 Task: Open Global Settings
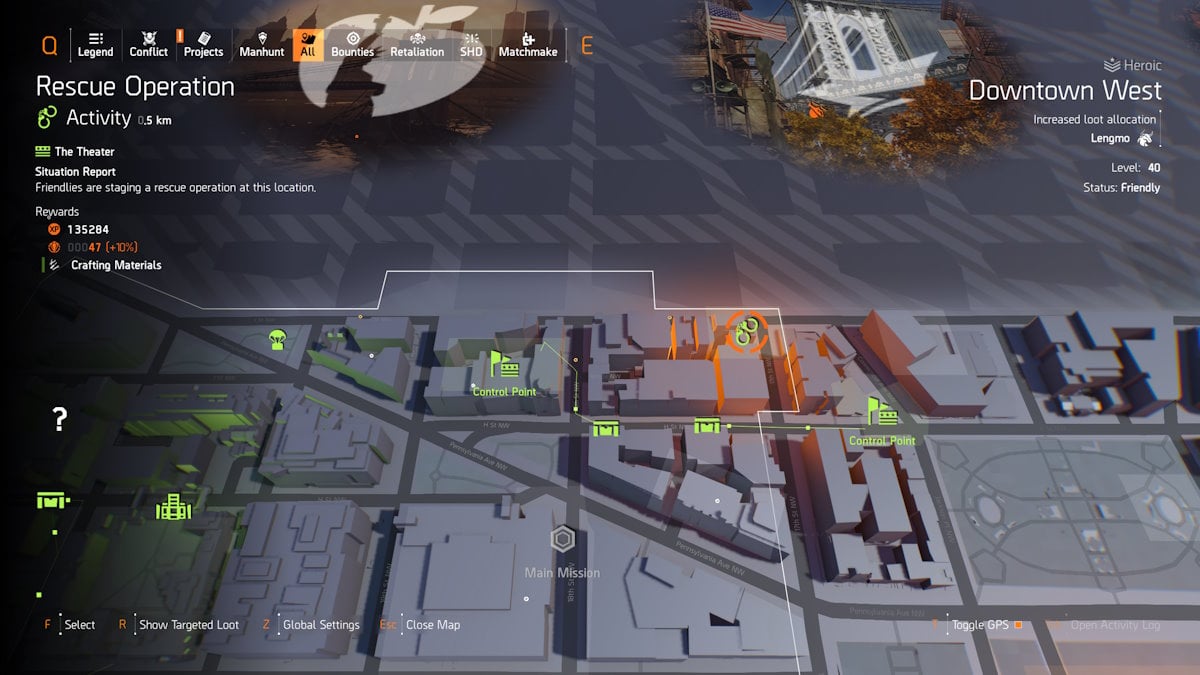tap(320, 625)
